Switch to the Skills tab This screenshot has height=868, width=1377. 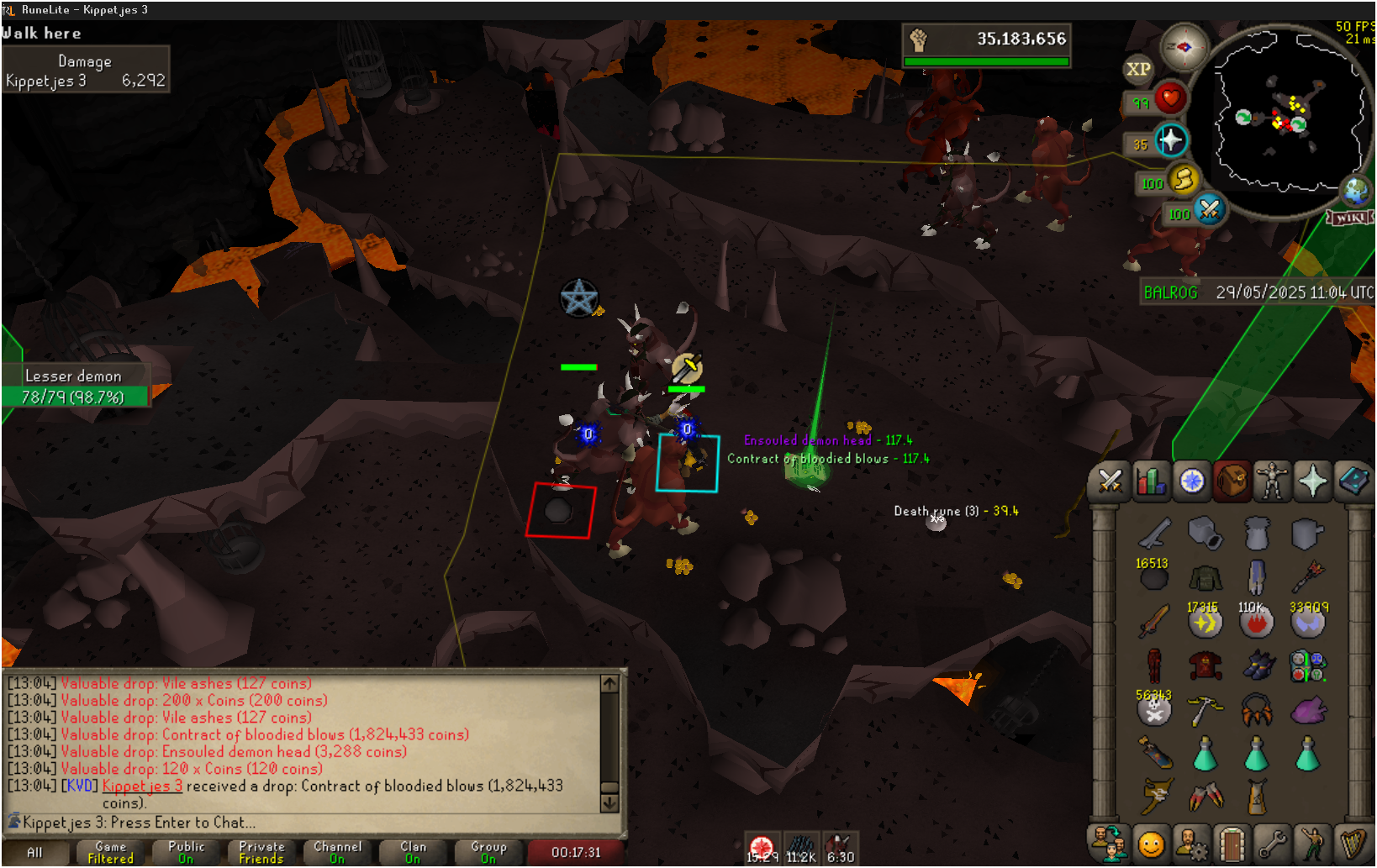(1150, 481)
